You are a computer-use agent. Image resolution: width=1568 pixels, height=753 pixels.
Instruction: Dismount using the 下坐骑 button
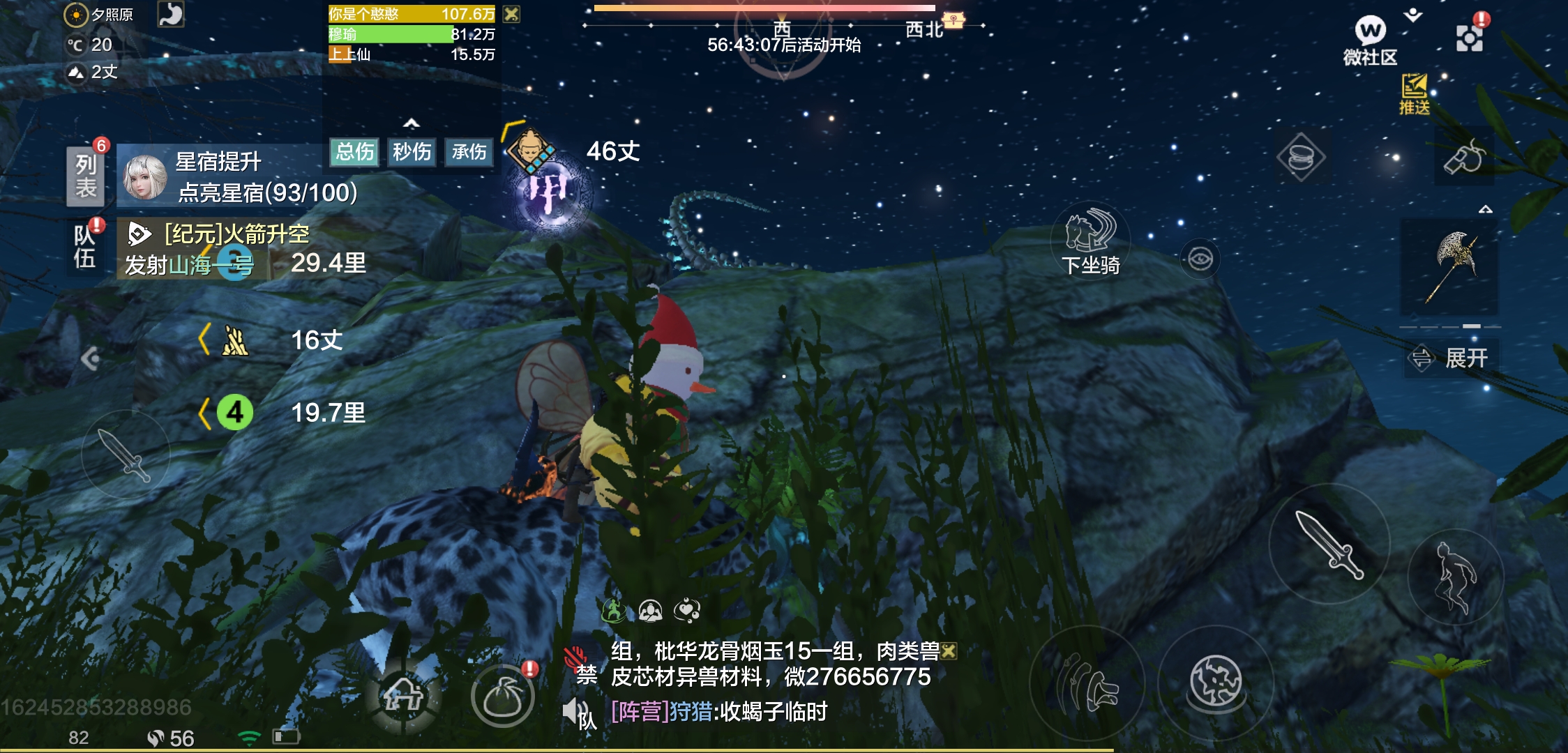1090,241
